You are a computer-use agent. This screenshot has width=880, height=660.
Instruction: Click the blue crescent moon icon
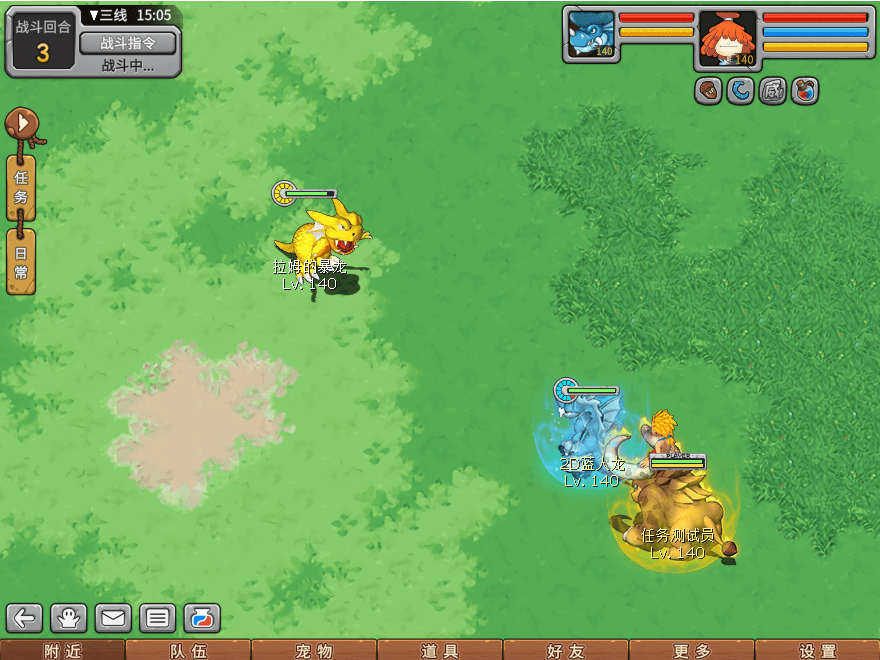click(741, 90)
